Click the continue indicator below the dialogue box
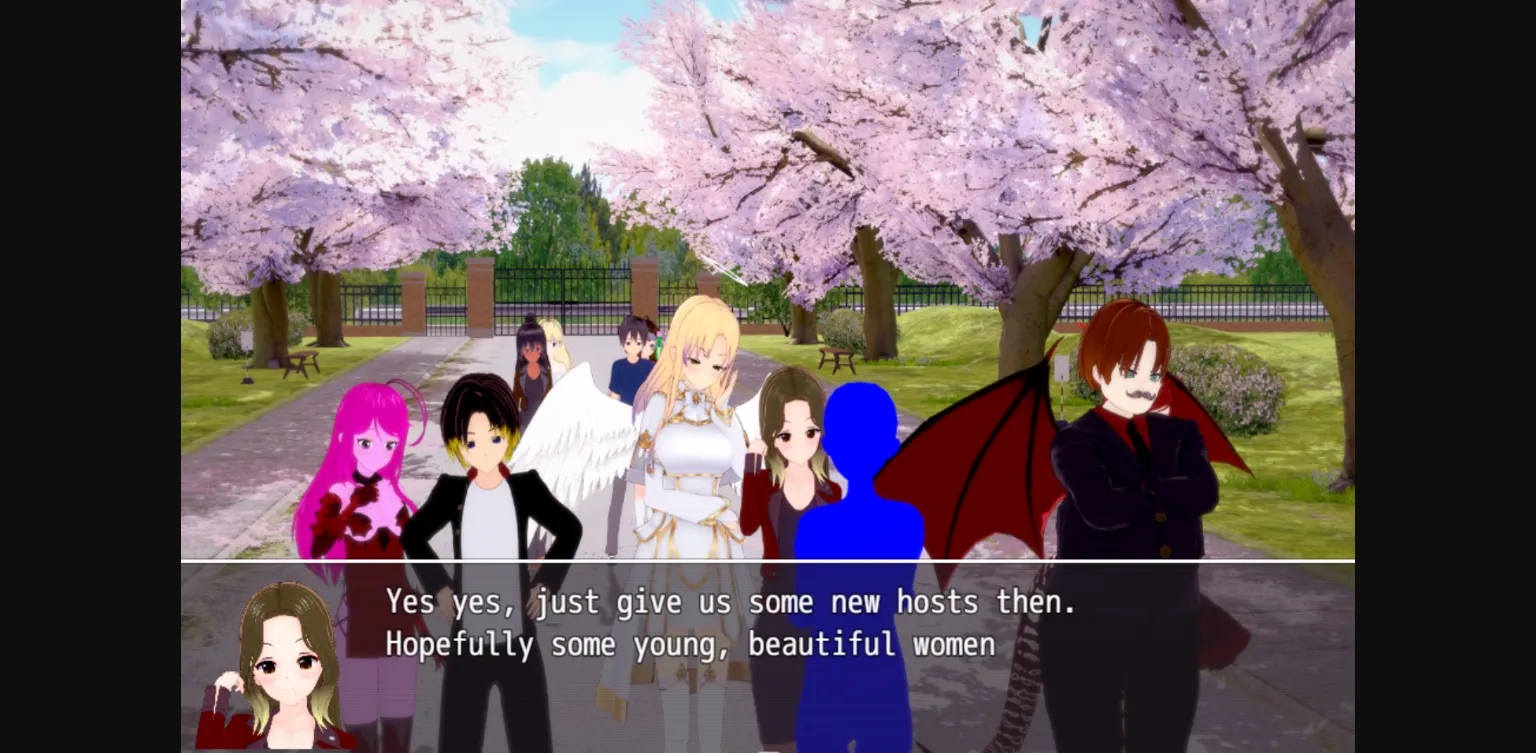Viewport: 1536px width, 753px height. click(768, 748)
